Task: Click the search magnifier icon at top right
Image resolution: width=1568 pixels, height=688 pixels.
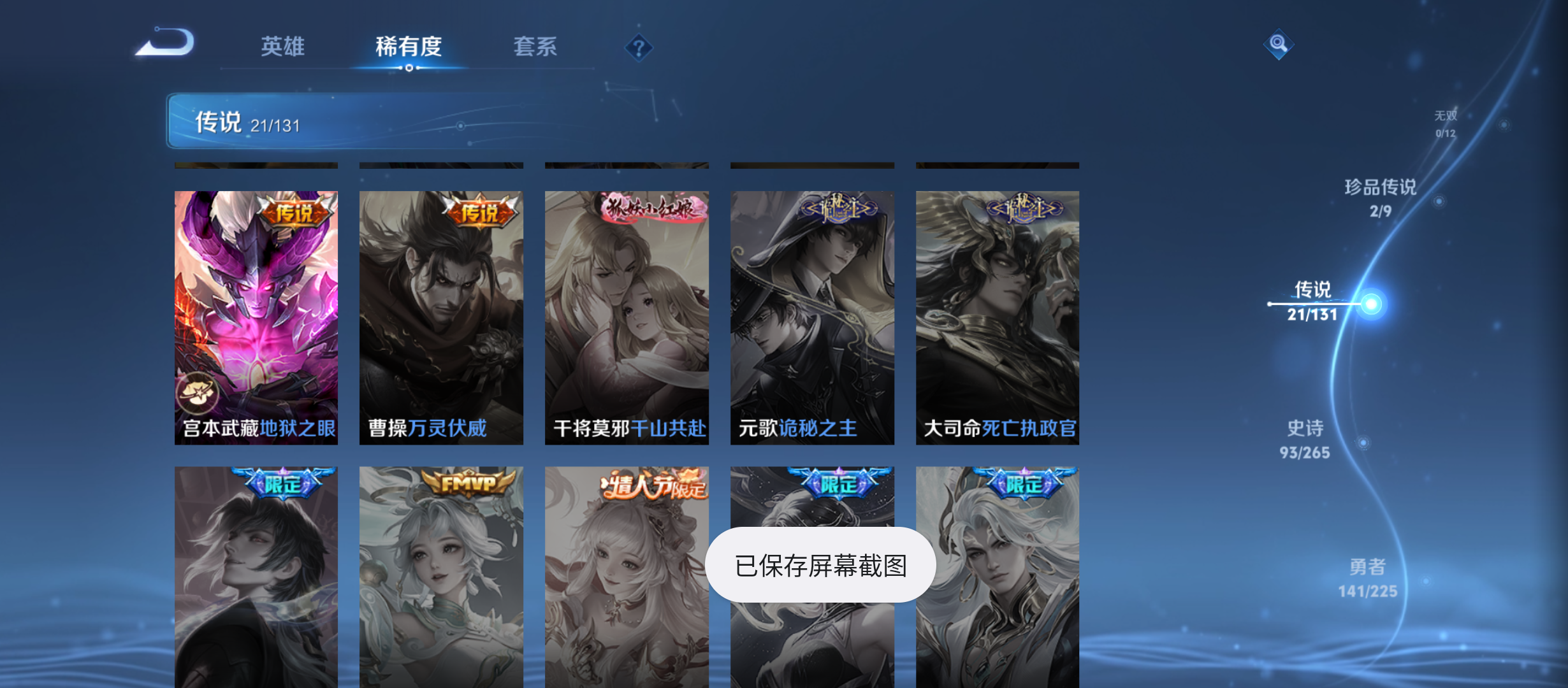Action: coord(1279,45)
